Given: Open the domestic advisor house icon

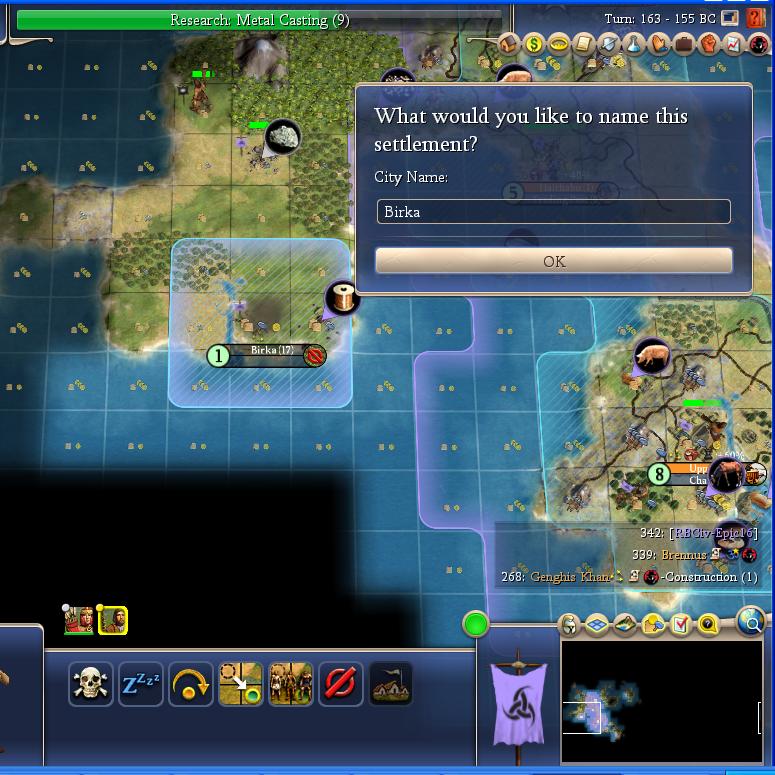Looking at the screenshot, I should 510,44.
